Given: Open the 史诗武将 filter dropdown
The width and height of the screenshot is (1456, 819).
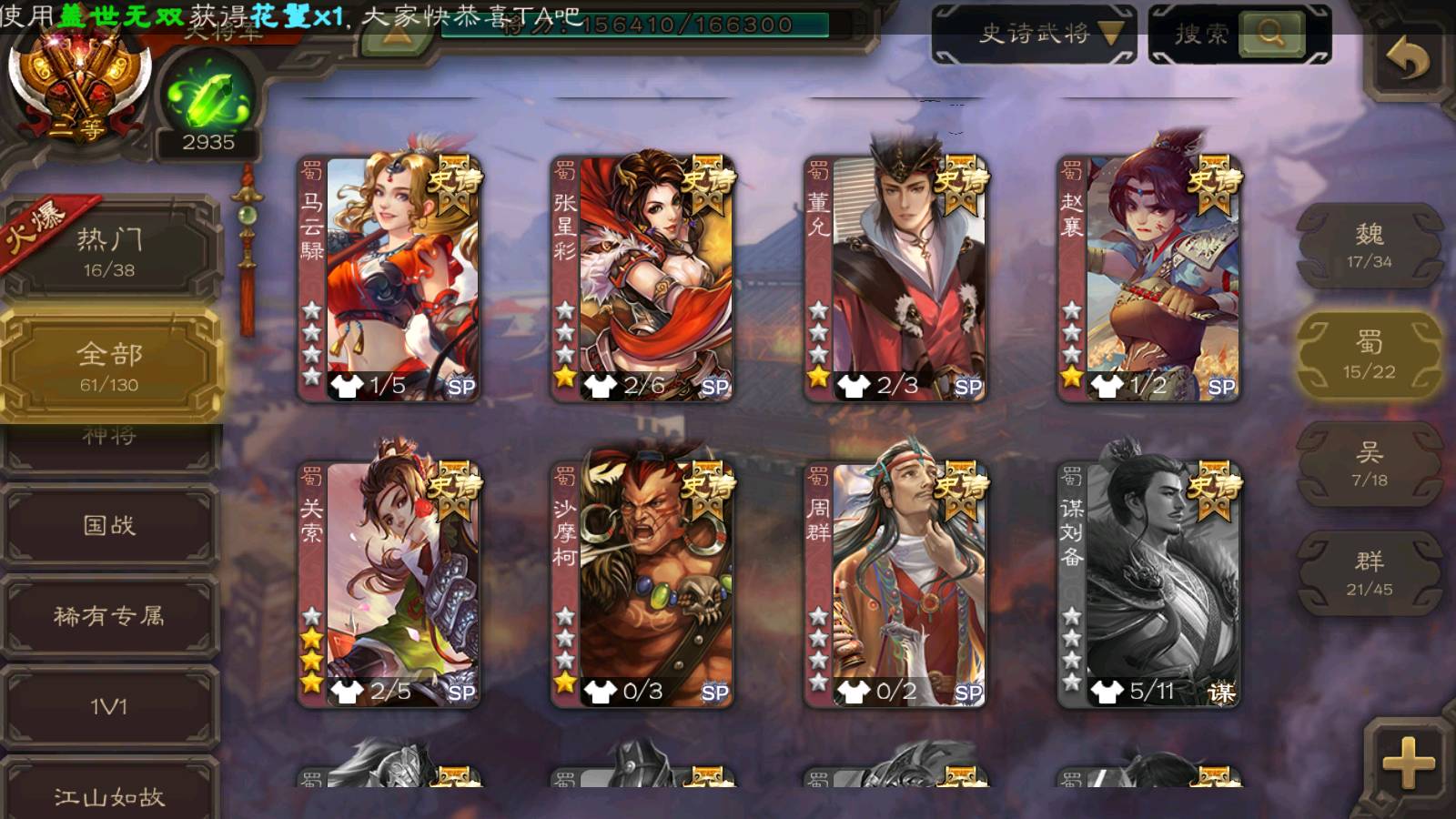Looking at the screenshot, I should [1034, 35].
